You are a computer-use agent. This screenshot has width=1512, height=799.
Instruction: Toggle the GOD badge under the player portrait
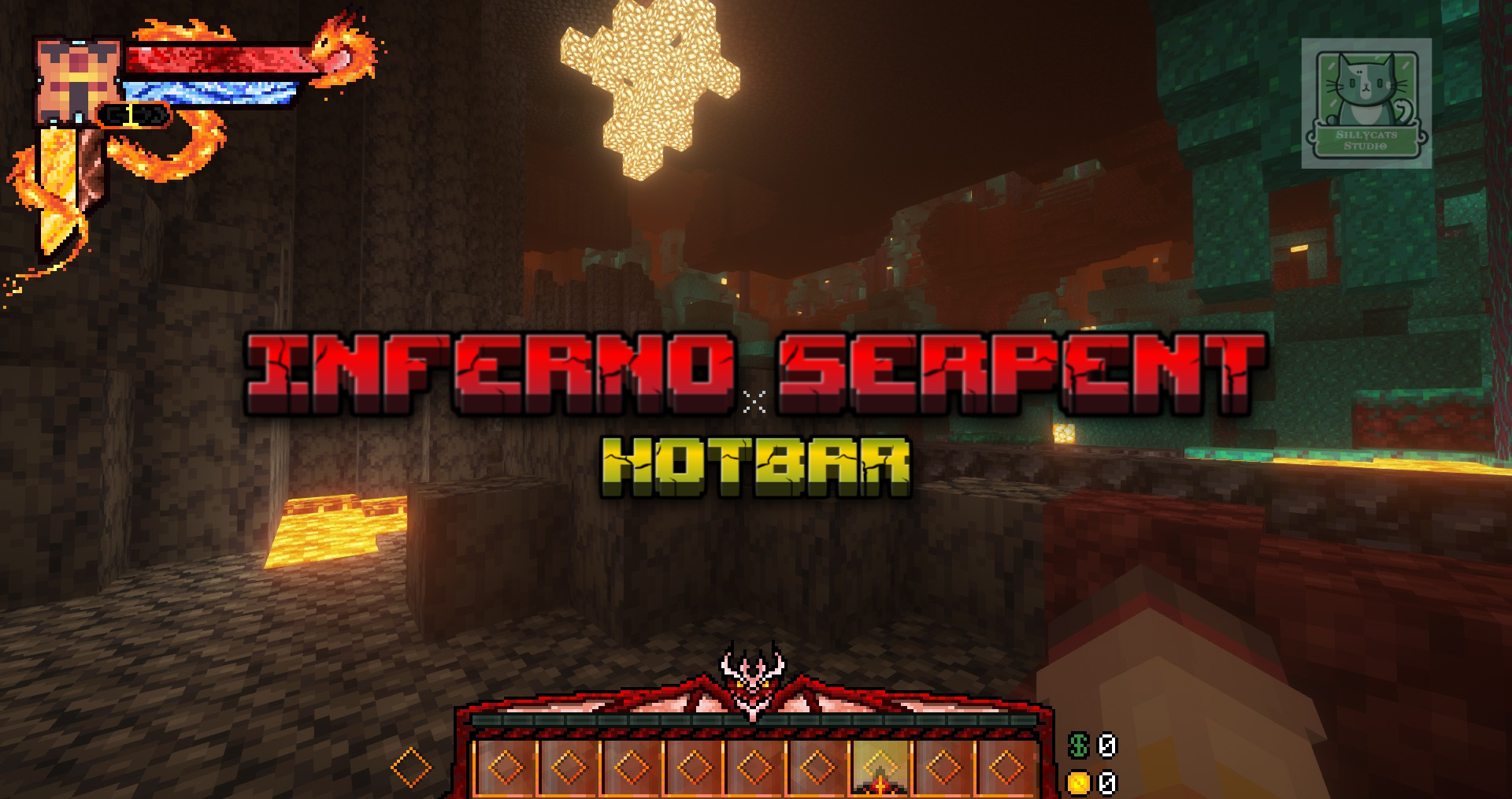(134, 115)
